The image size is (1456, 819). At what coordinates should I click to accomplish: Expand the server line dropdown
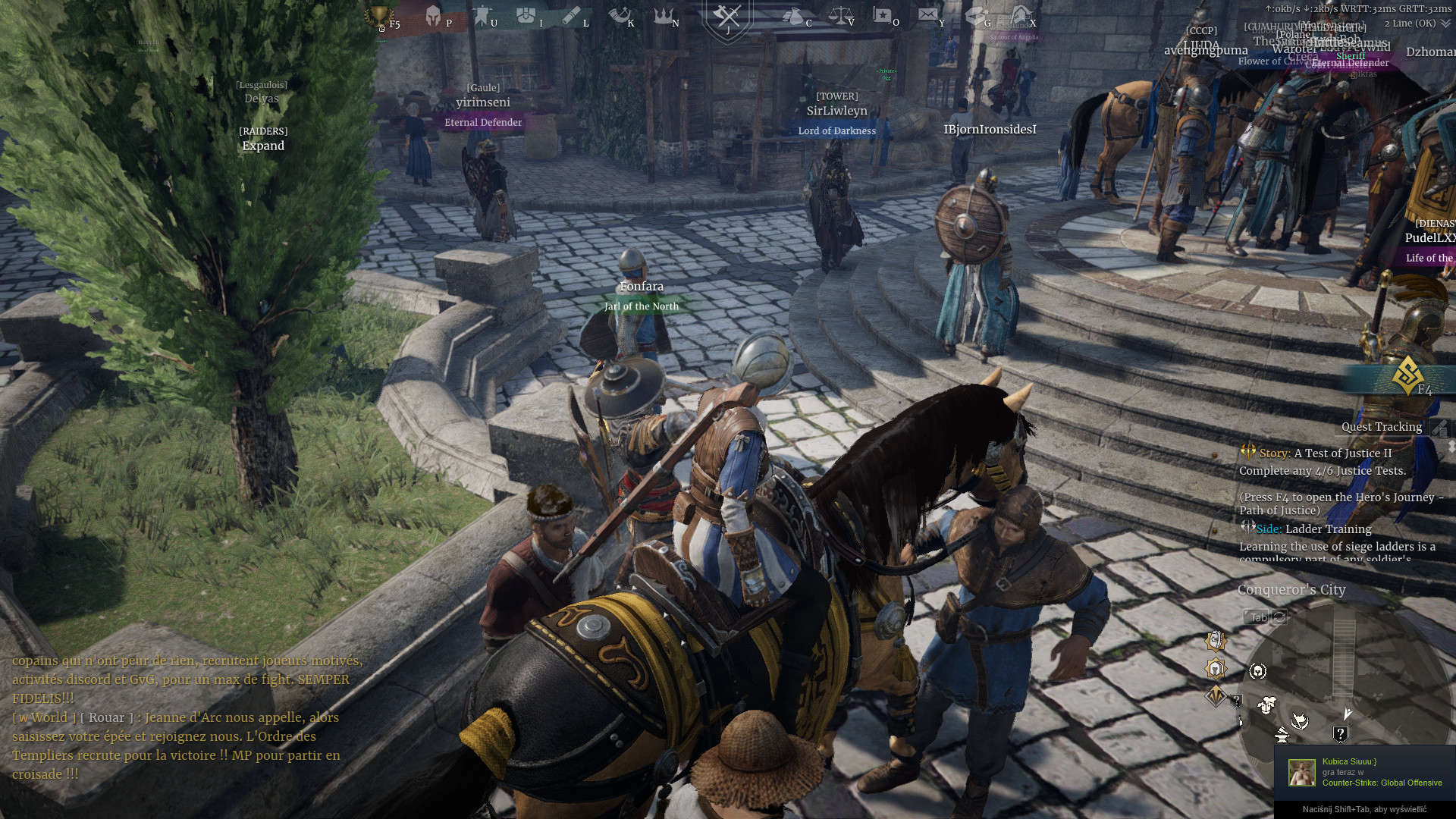(1445, 24)
